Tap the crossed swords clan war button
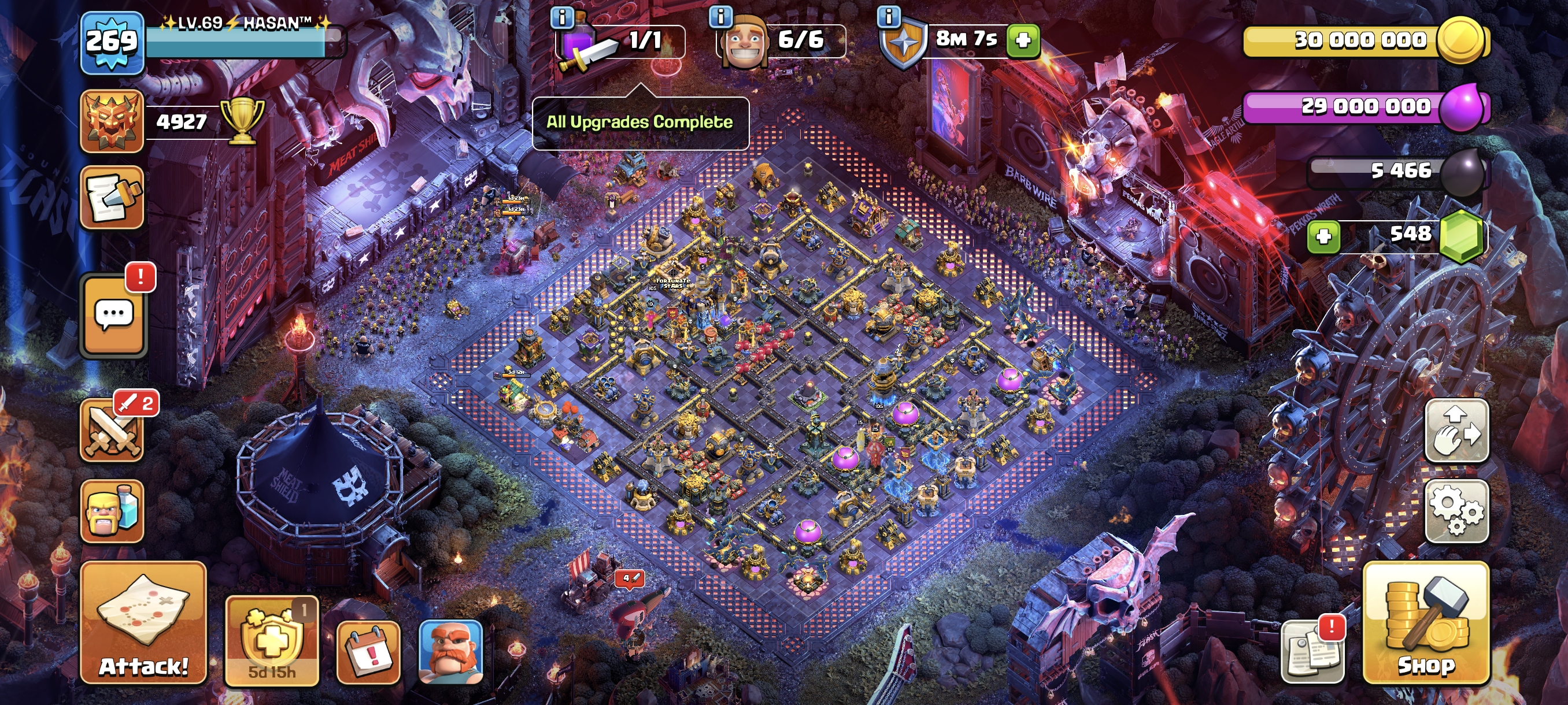Screen dimensions: 1568x705 click(113, 429)
